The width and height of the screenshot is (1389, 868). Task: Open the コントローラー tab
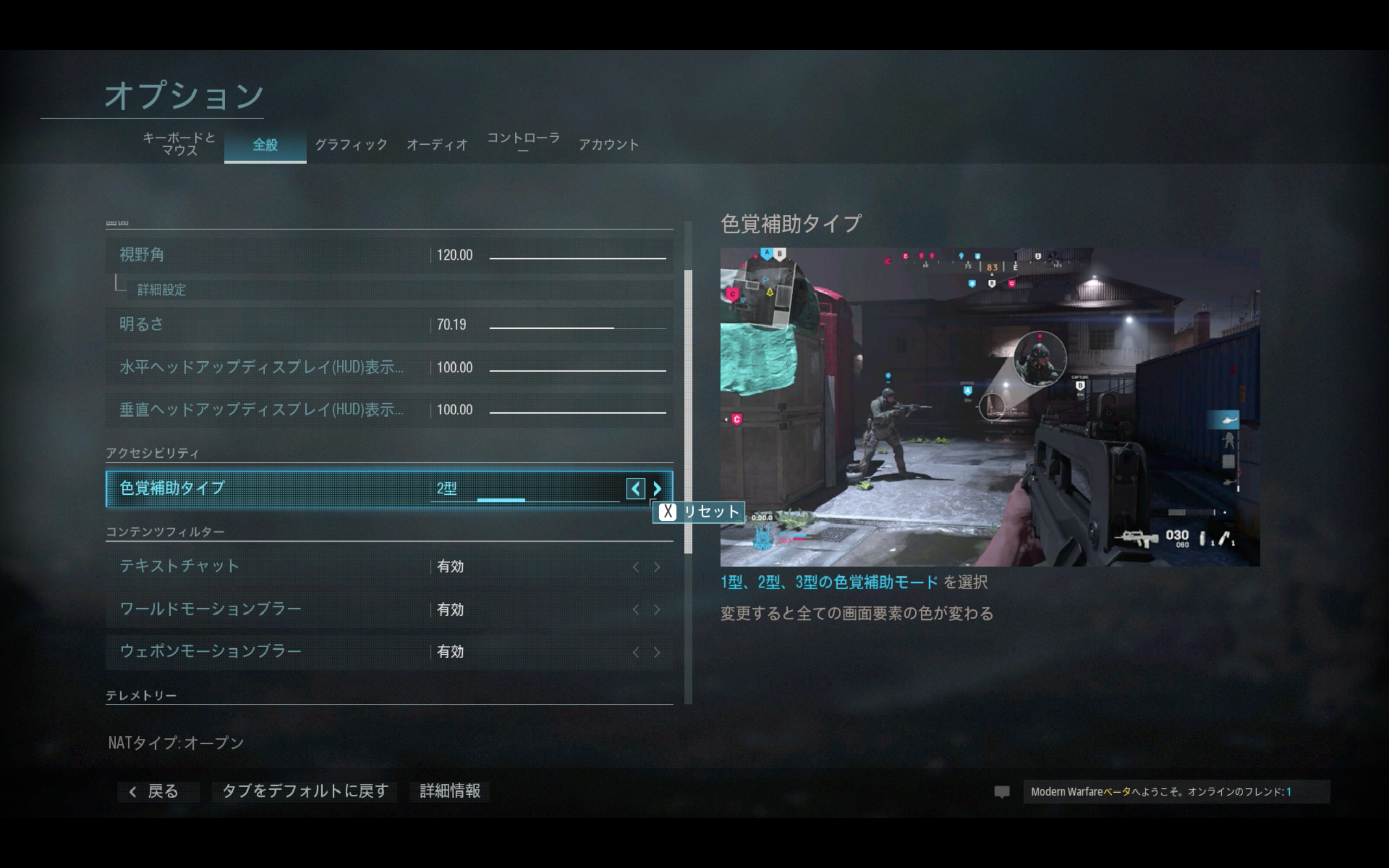coord(523,142)
